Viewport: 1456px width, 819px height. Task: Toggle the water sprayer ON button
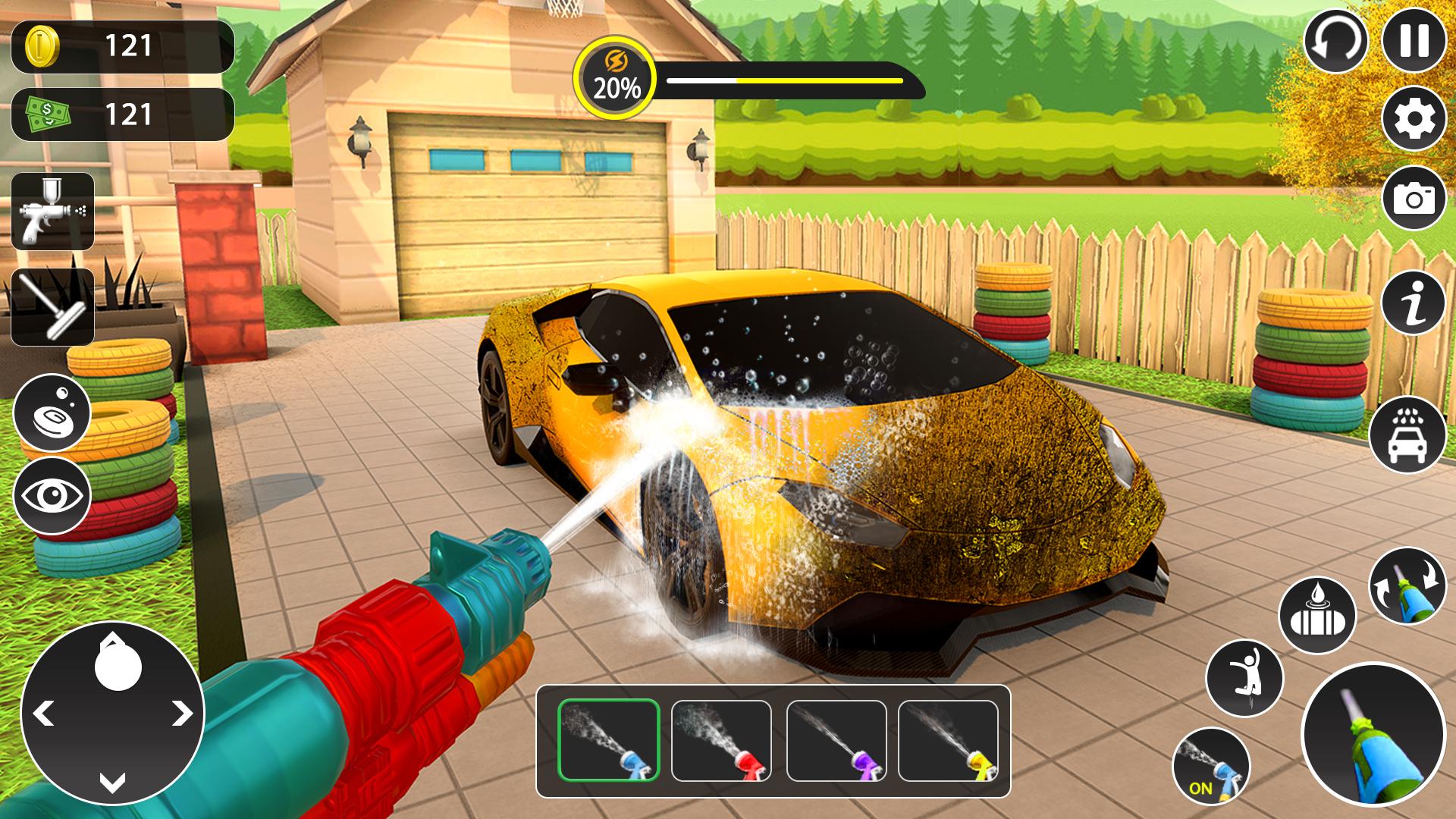[1210, 765]
